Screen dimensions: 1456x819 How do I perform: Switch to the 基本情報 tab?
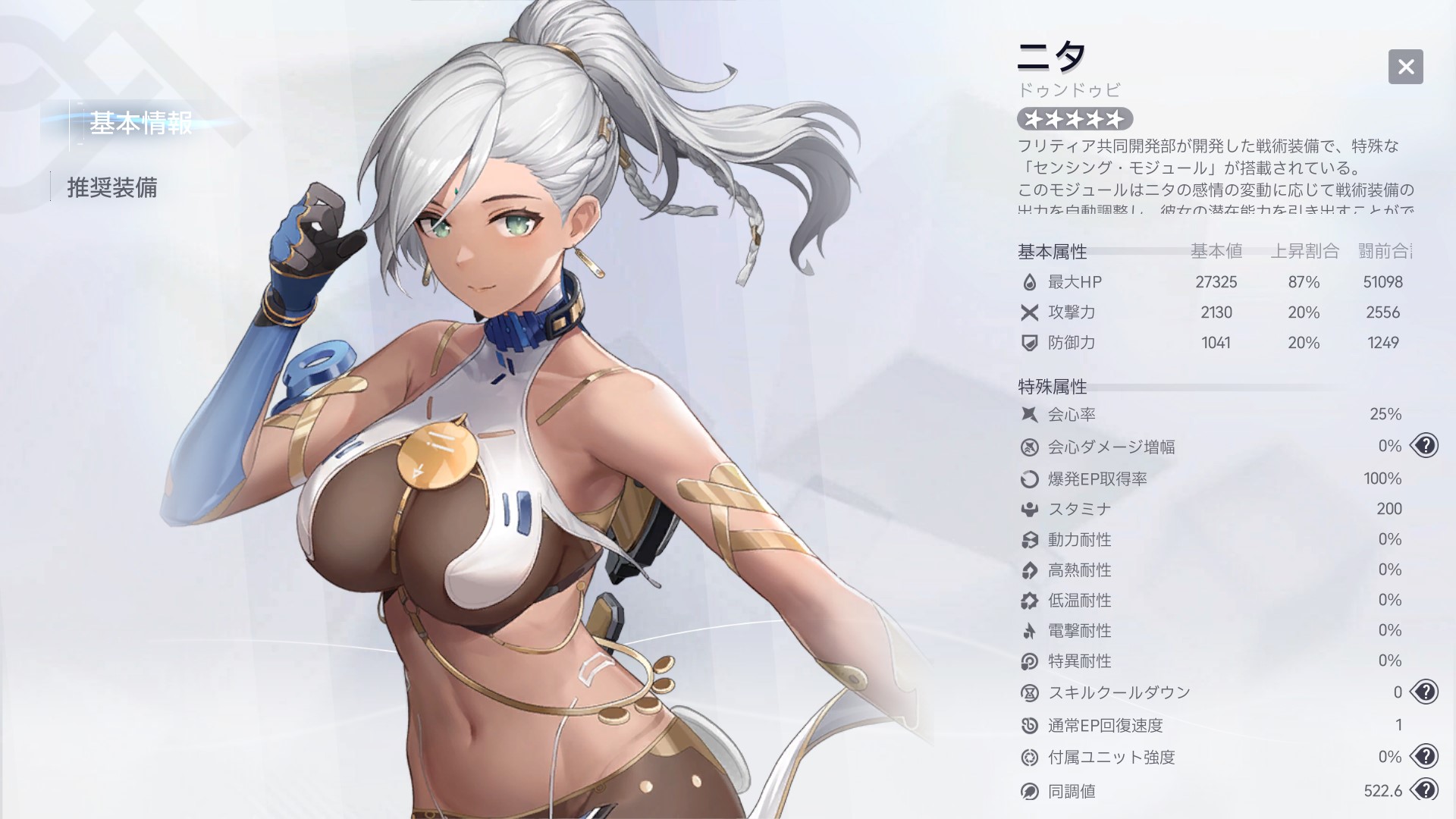pyautogui.click(x=140, y=124)
